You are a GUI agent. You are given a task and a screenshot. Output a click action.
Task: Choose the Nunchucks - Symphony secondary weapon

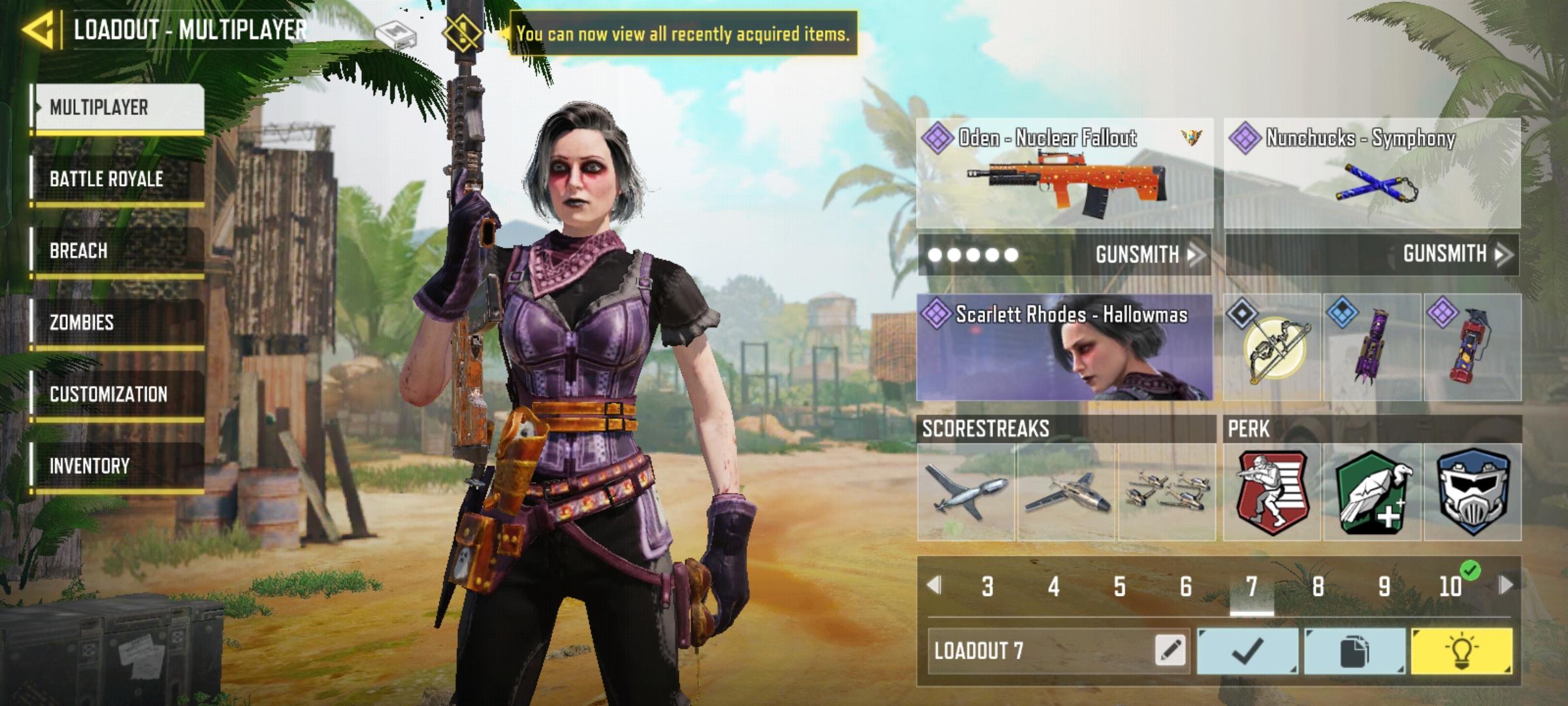1372,174
